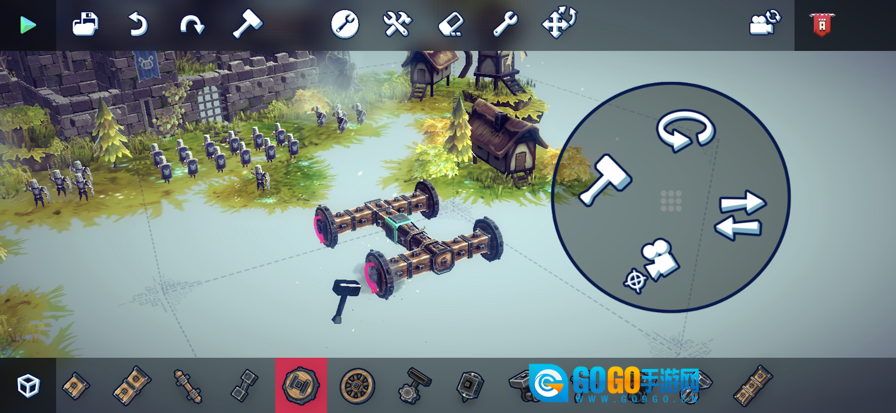Choose the rotate arrow in radial wheel

point(685,131)
